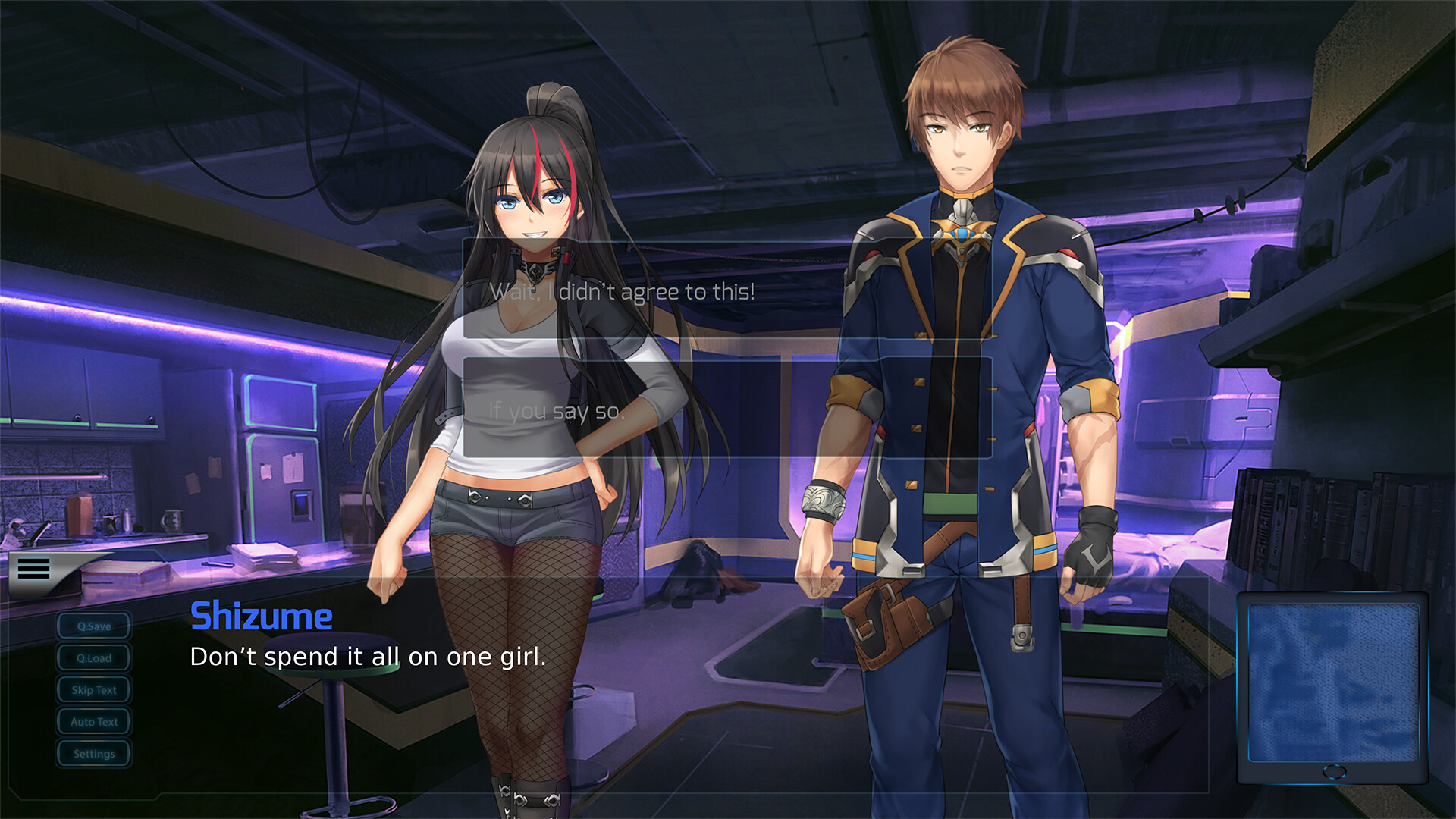Screen dimensions: 1456x819
Task: Enable Skip Text mode
Action: [x=93, y=689]
